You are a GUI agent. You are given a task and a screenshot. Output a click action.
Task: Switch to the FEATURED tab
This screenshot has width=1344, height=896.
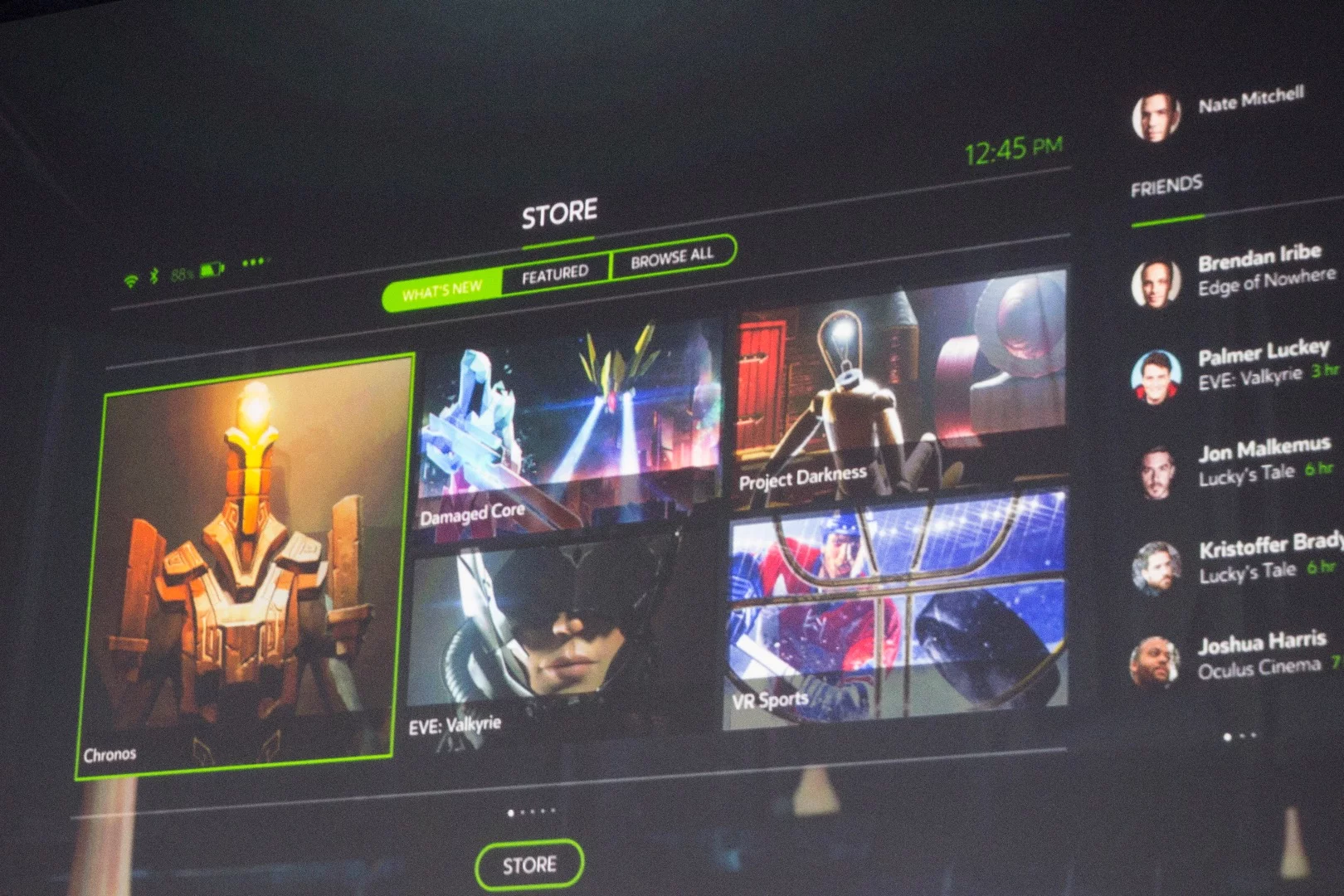pyautogui.click(x=554, y=272)
